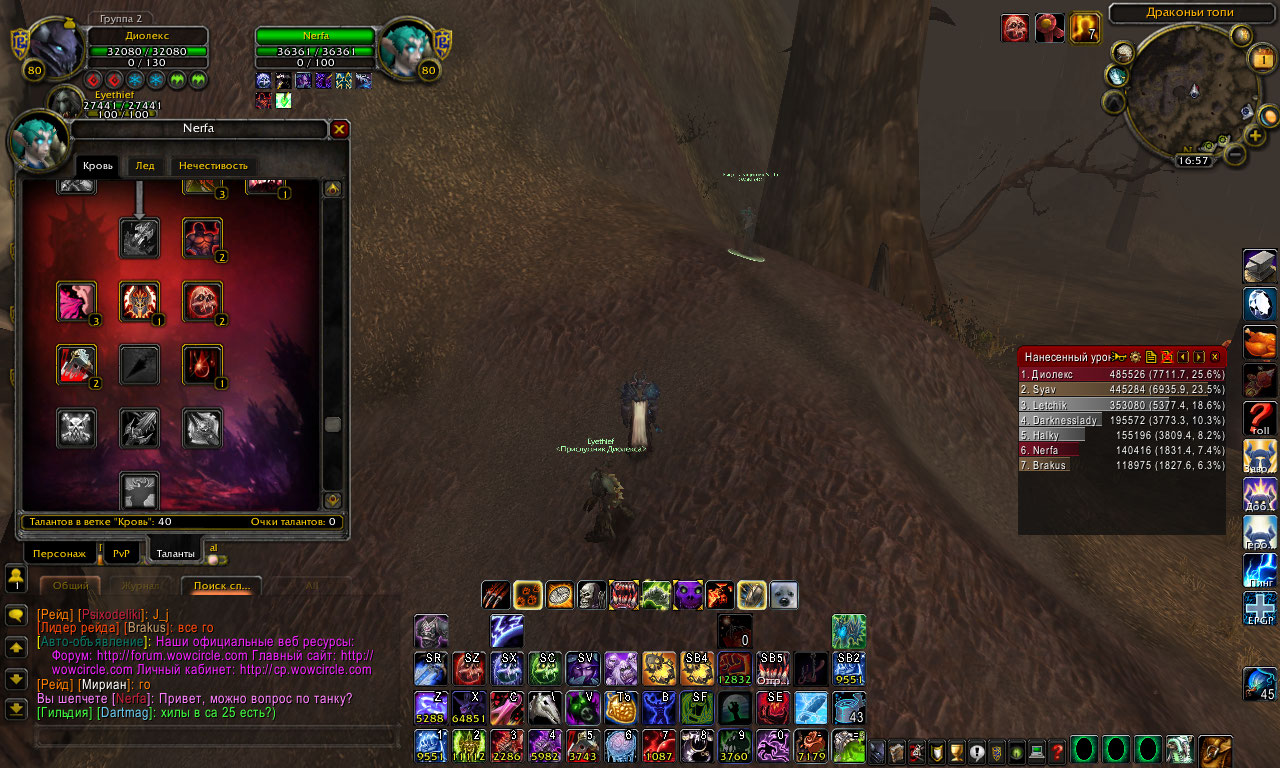This screenshot has width=1280, height=768.
Task: Select Диолекс row in damage meter
Action: pos(1122,374)
